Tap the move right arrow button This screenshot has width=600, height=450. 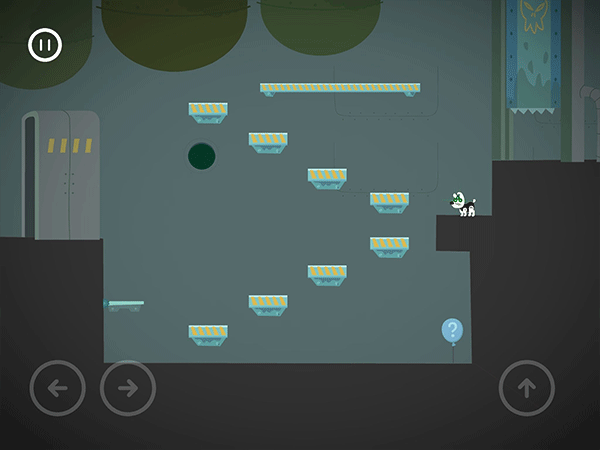tap(128, 388)
